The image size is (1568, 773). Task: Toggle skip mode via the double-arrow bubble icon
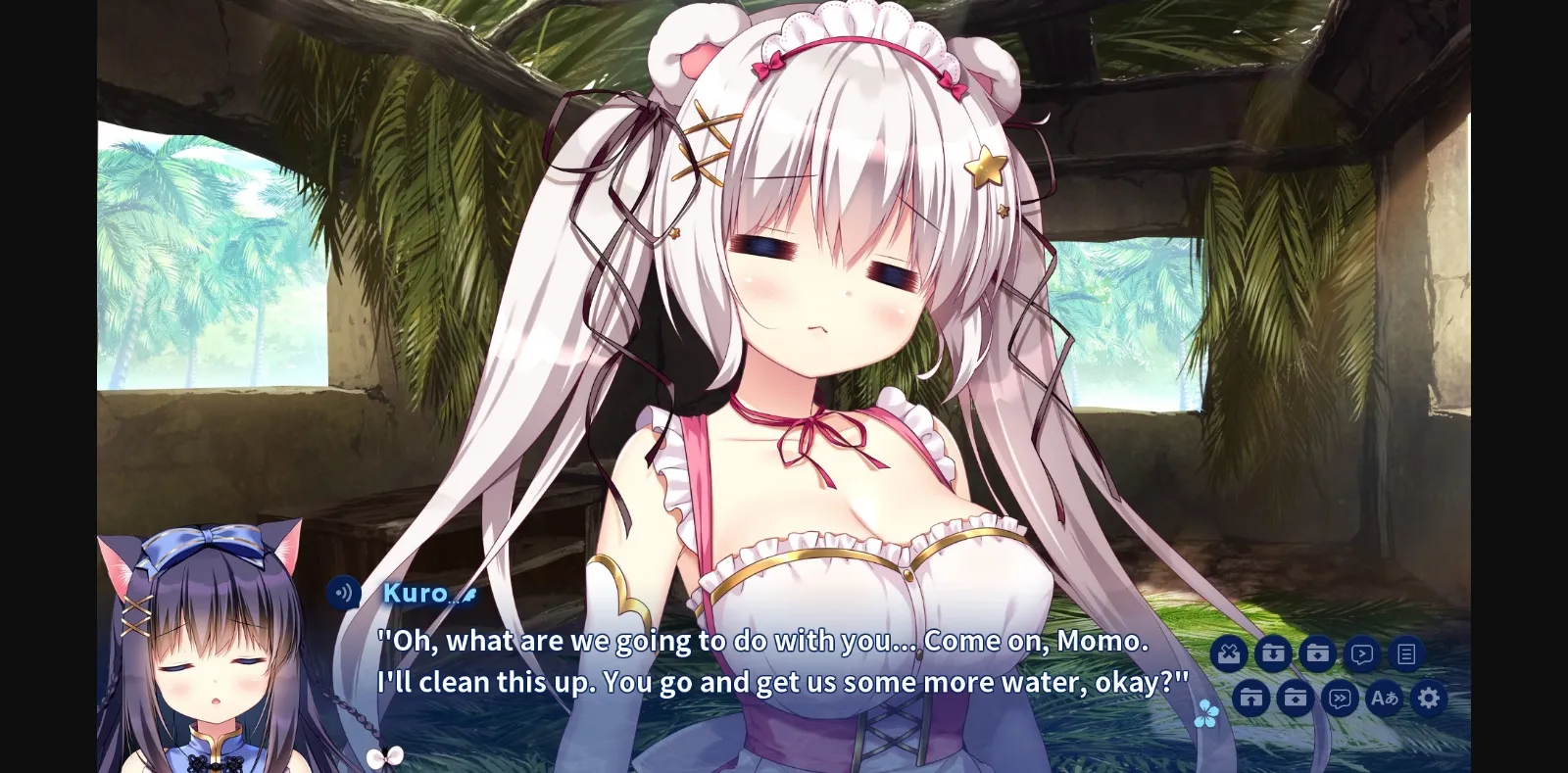(x=1340, y=699)
